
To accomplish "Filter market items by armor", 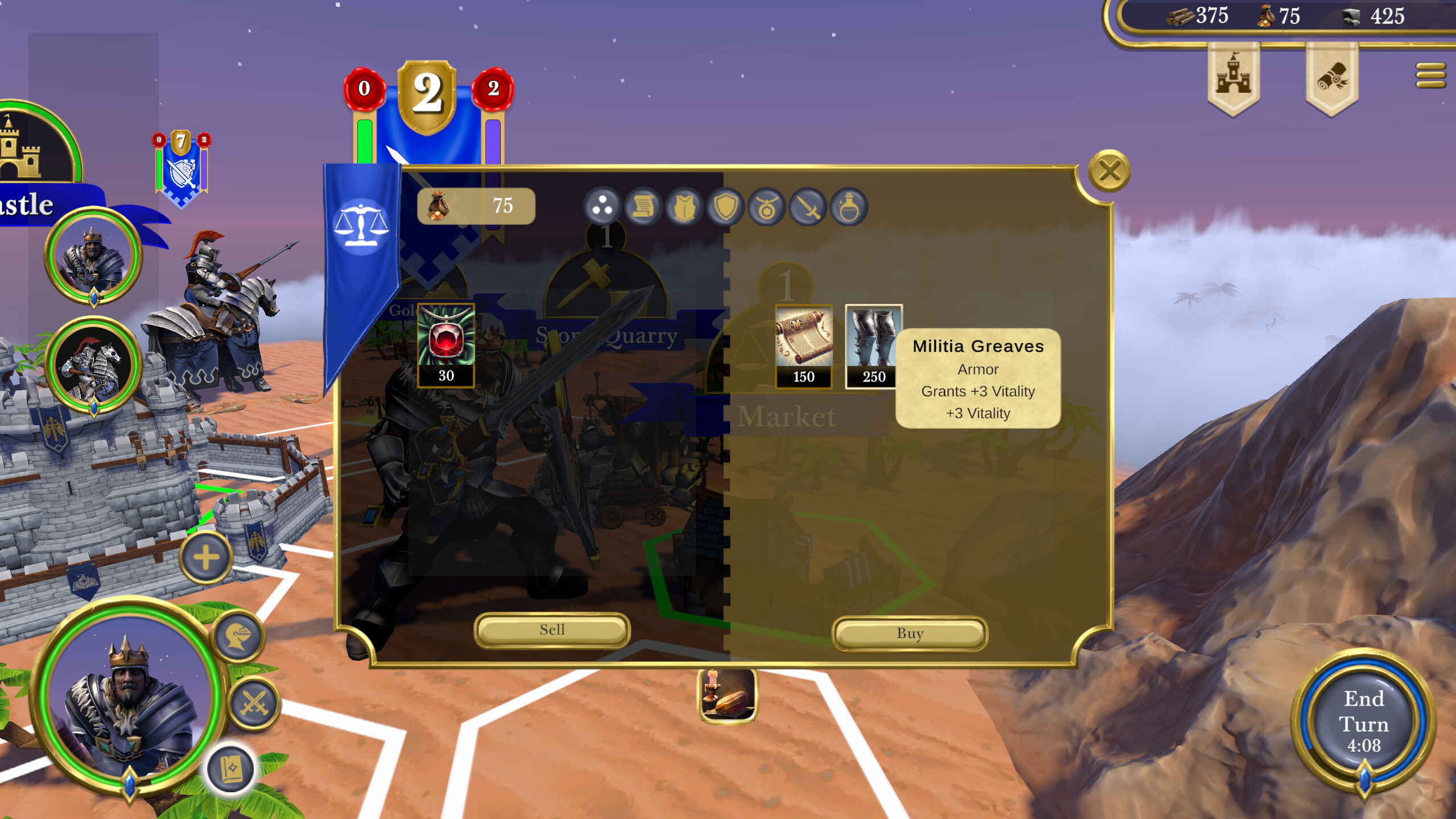I will pos(685,207).
